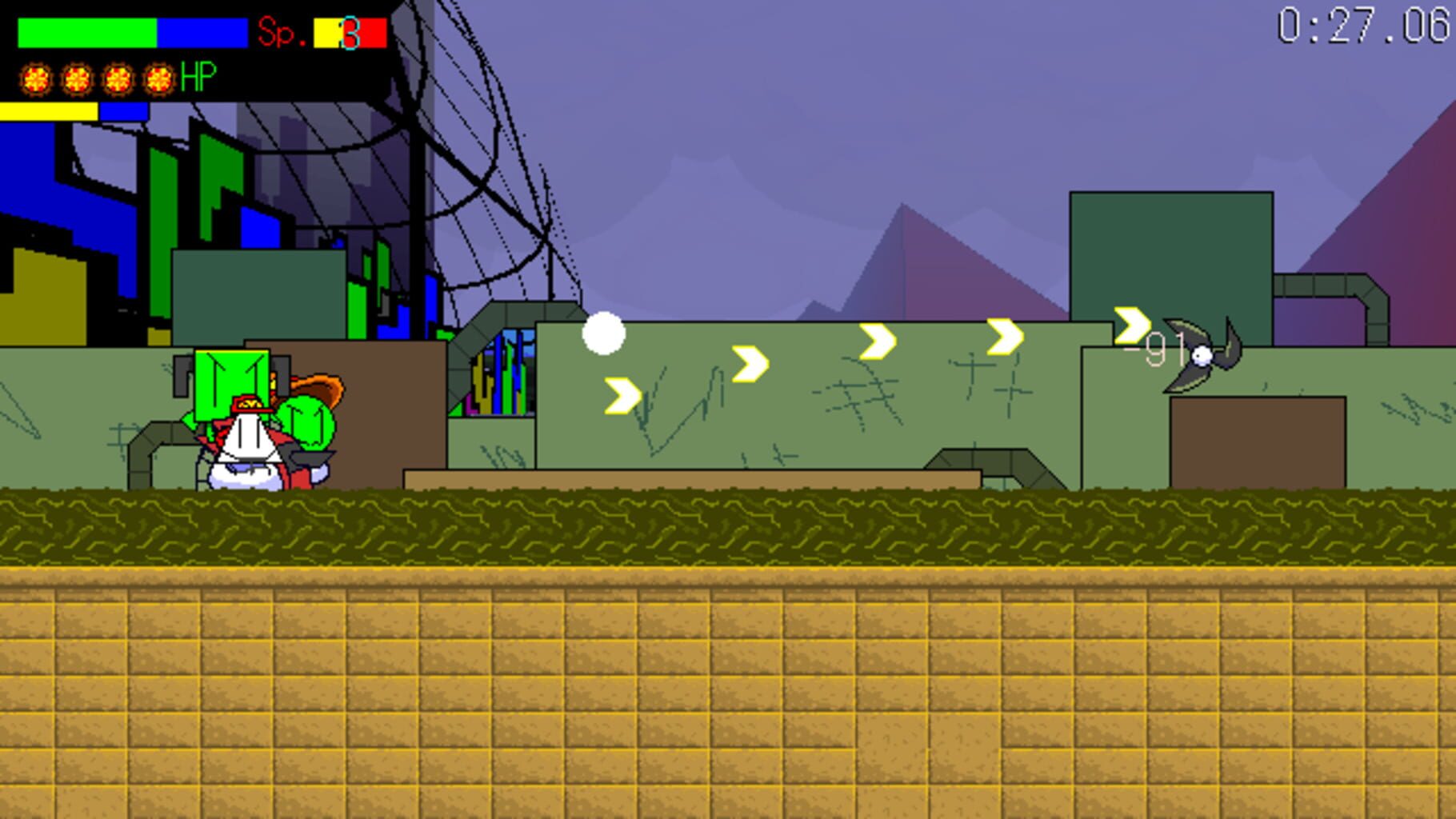Select the white orb projectile

click(x=604, y=332)
